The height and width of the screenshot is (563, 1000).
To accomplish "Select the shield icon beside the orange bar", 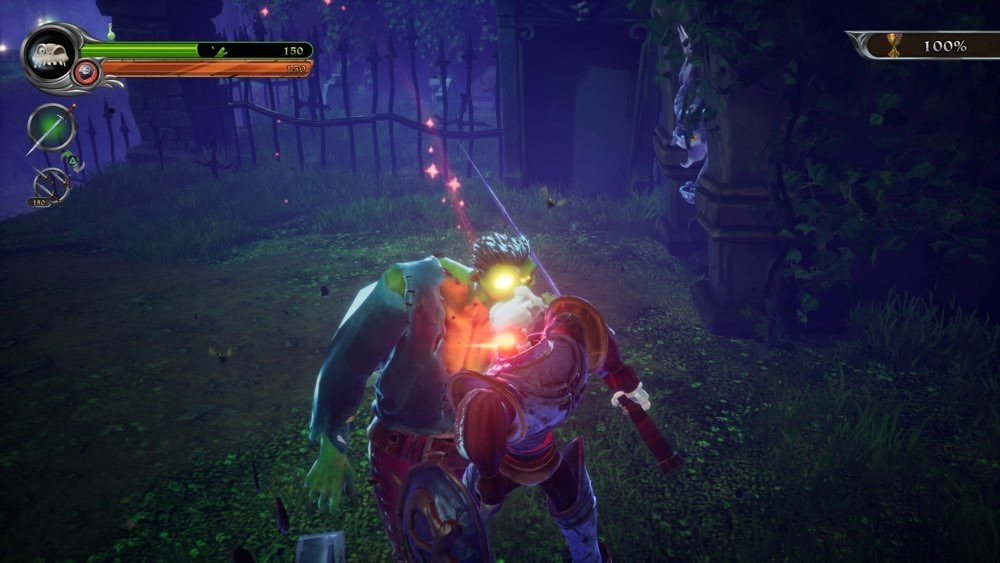I will (87, 70).
